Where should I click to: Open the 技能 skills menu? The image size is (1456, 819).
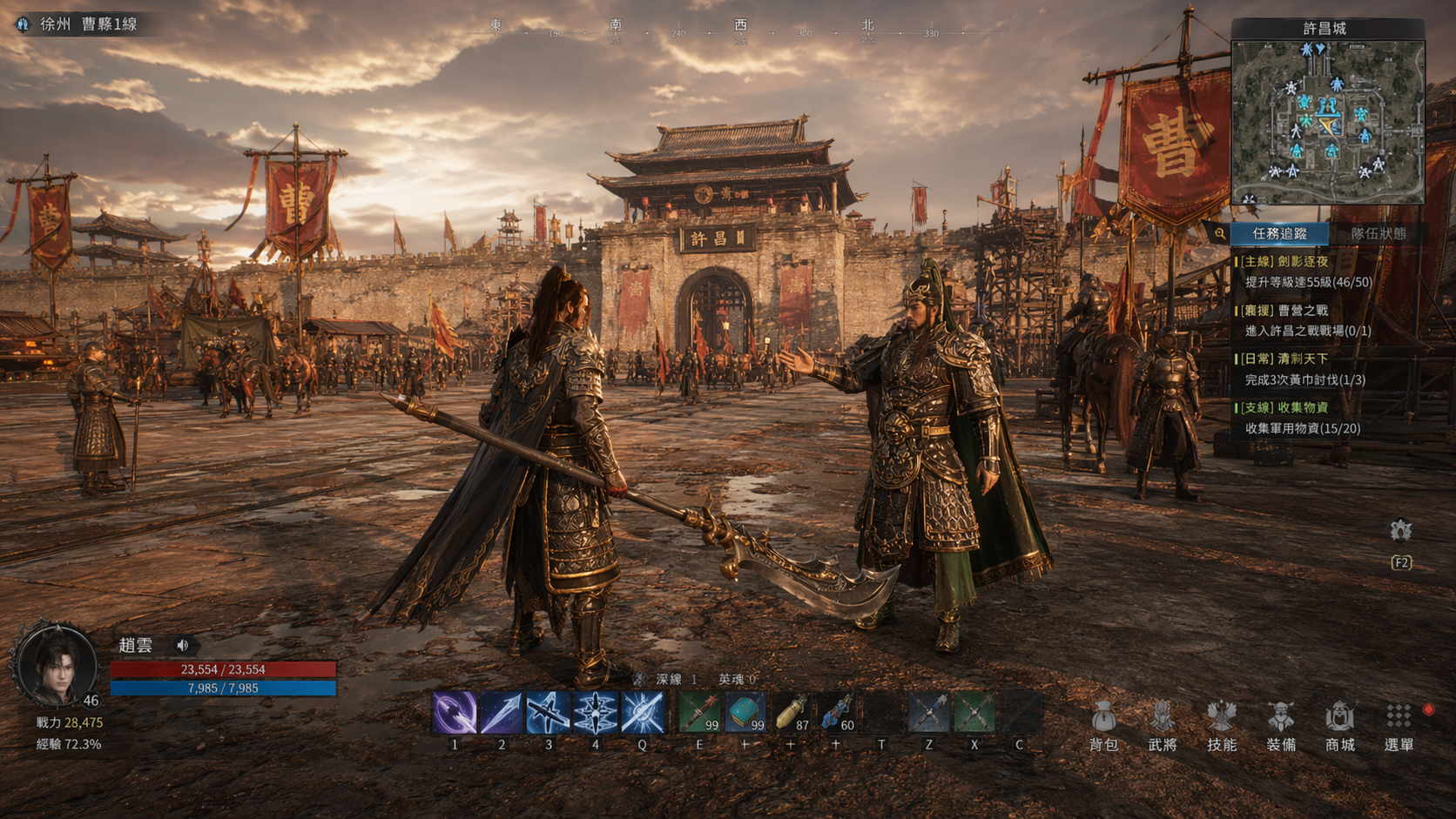[1222, 725]
